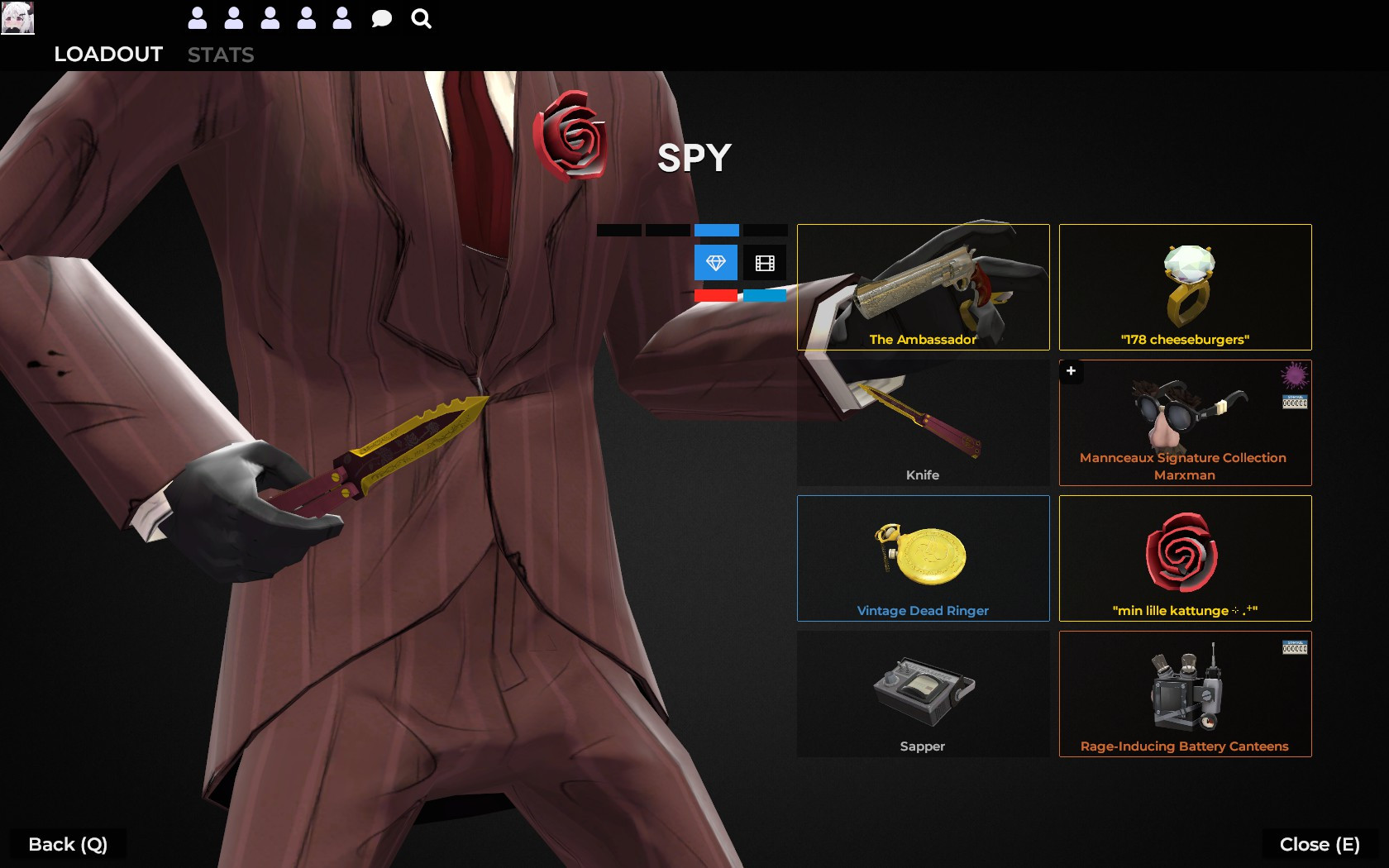The width and height of the screenshot is (1389, 868).
Task: Switch to the STATS tab
Action: [x=221, y=55]
